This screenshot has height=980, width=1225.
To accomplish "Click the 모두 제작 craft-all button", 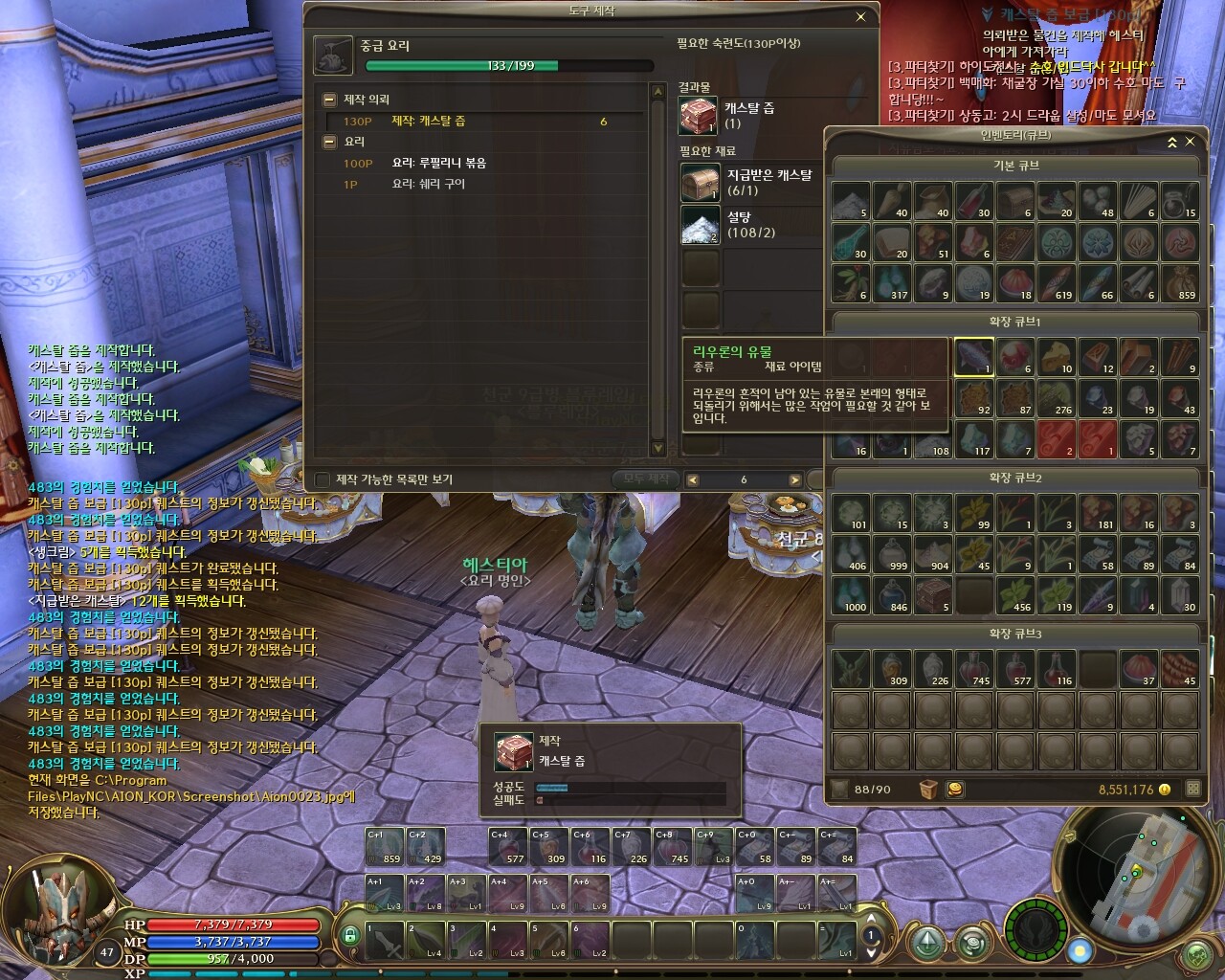I will pyautogui.click(x=646, y=479).
